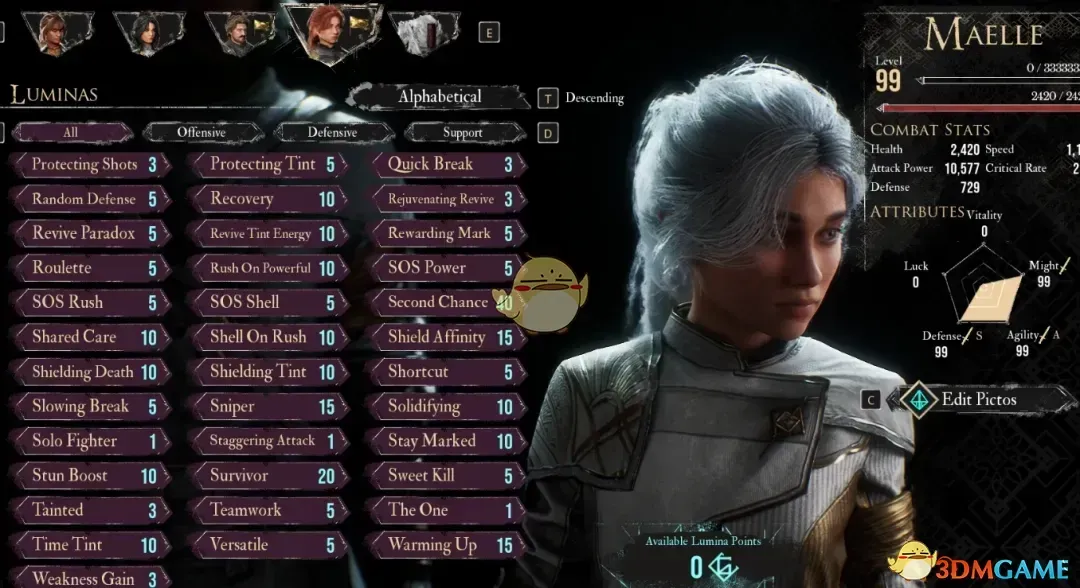The image size is (1080, 588).
Task: Select the Teamwork lumina entry
Action: [268, 510]
